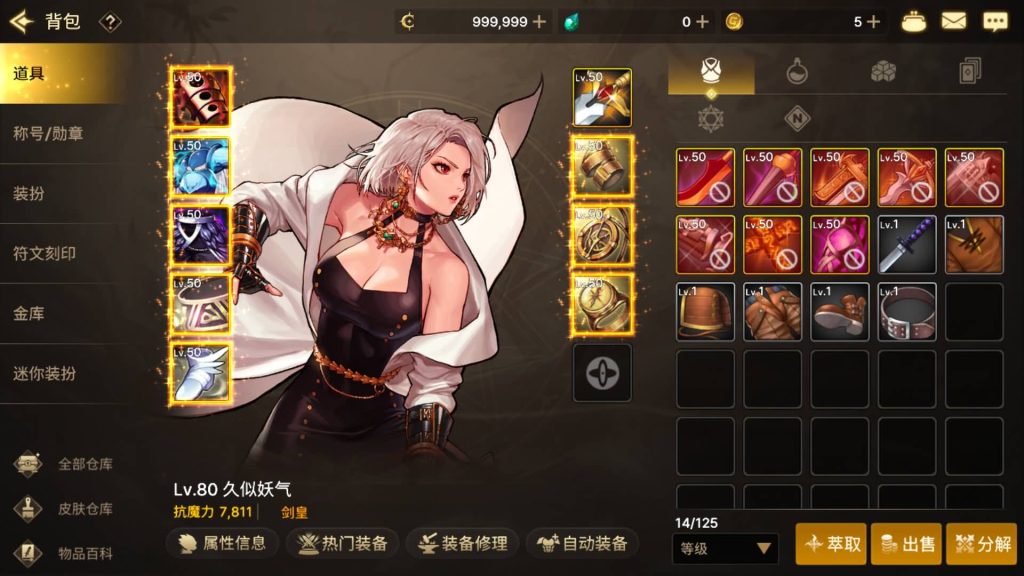This screenshot has height=576, width=1024.
Task: Click the 分解 disassemble button
Action: tap(981, 544)
